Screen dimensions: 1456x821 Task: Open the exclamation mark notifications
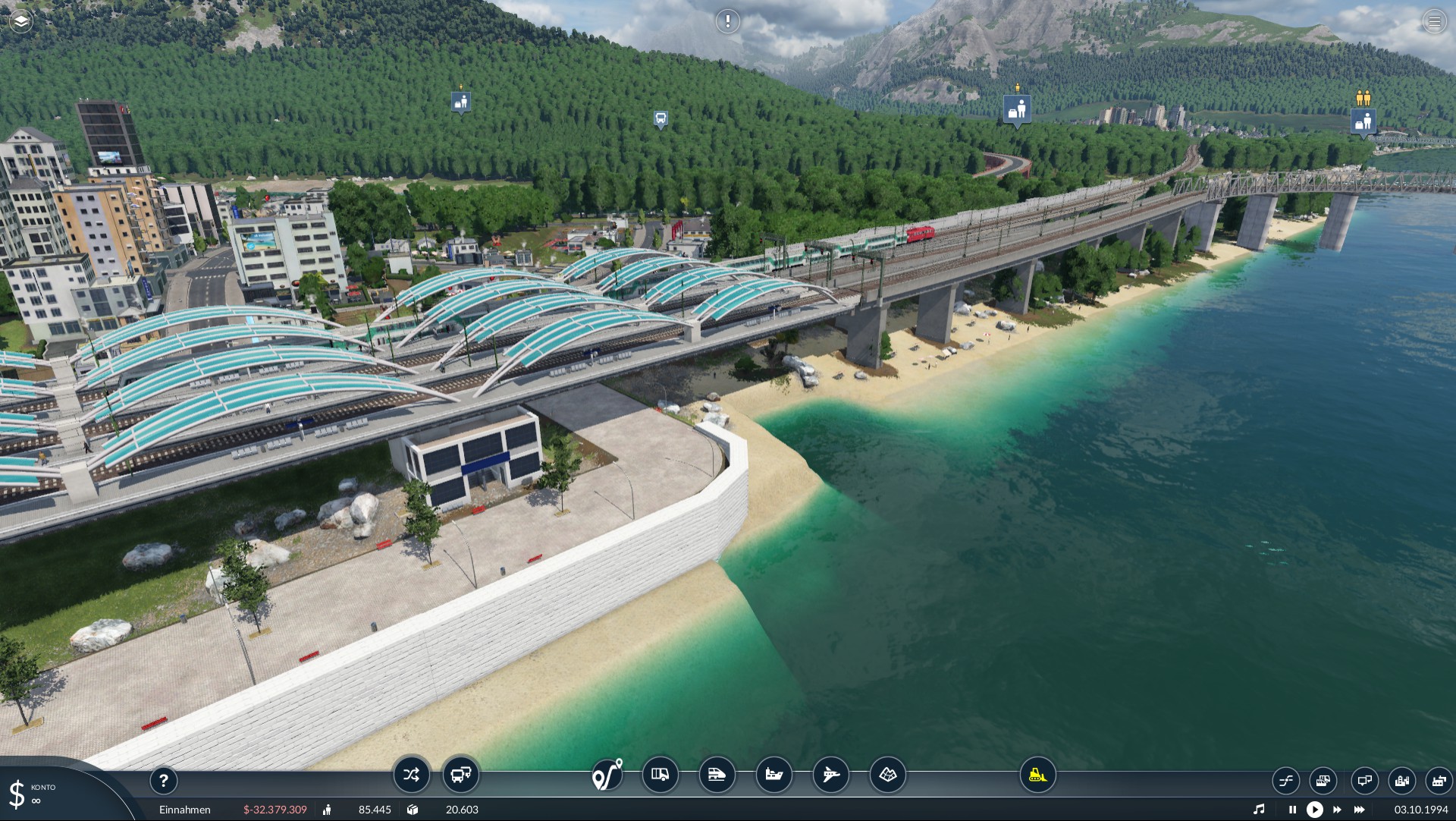(727, 21)
